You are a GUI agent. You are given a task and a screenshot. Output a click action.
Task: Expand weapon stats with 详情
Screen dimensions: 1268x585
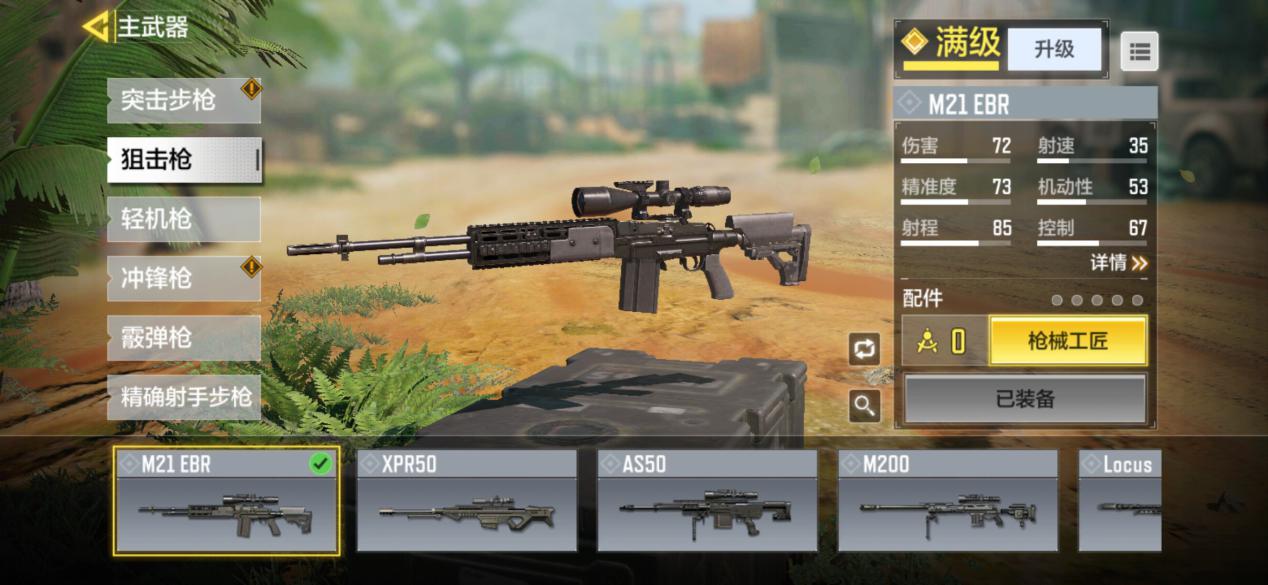click(x=1118, y=263)
